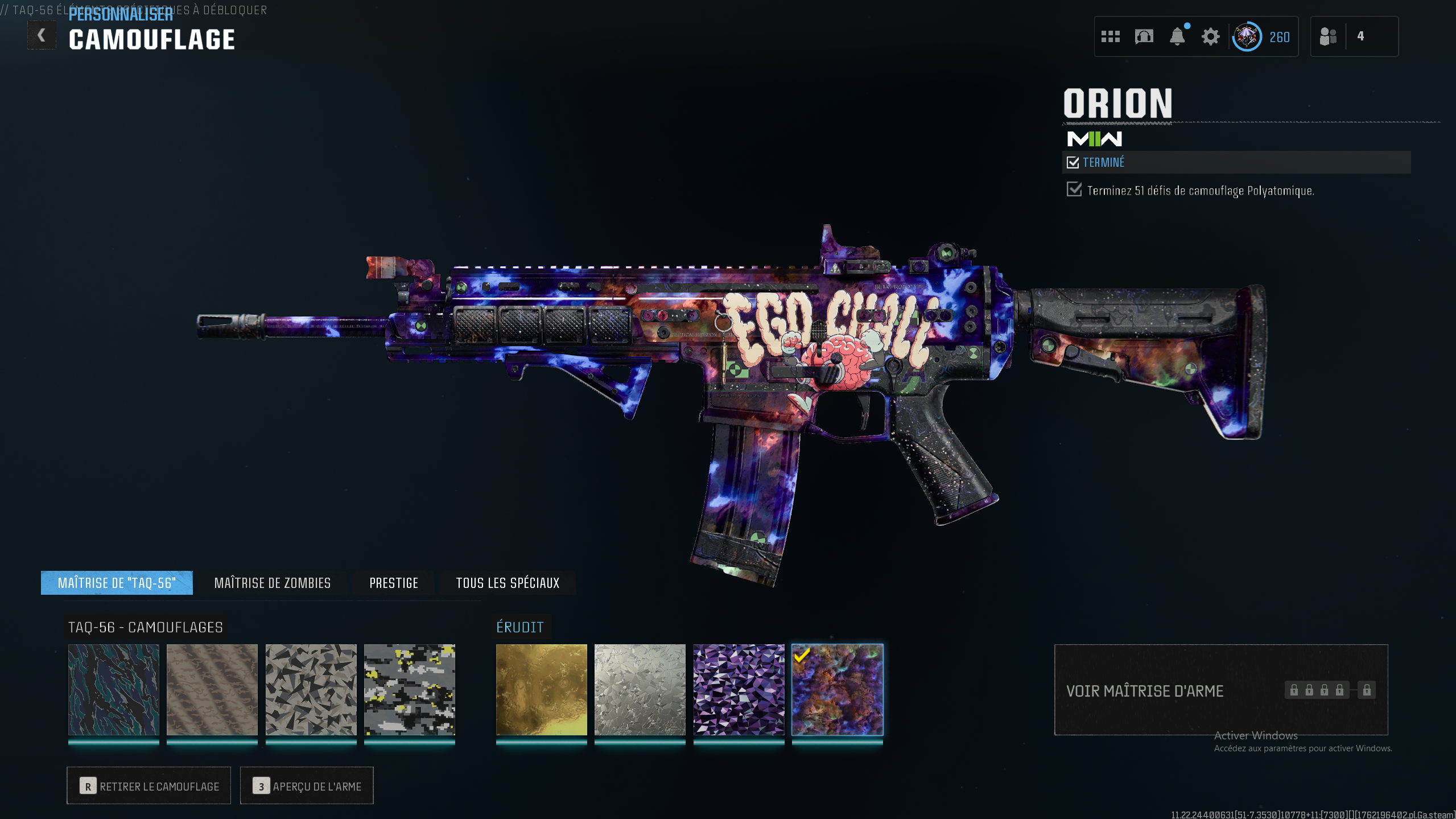
Task: Switch to Maîtrise de Zombies tab
Action: point(272,583)
